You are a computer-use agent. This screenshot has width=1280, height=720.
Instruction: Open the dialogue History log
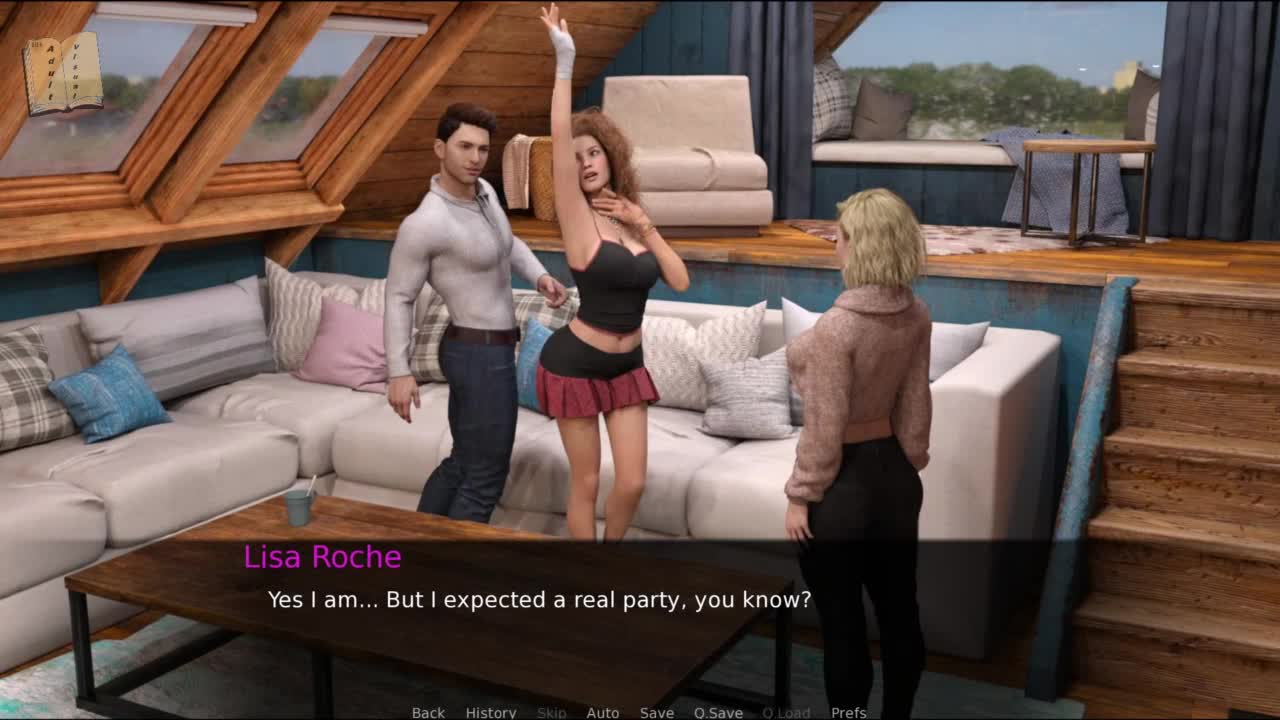491,712
